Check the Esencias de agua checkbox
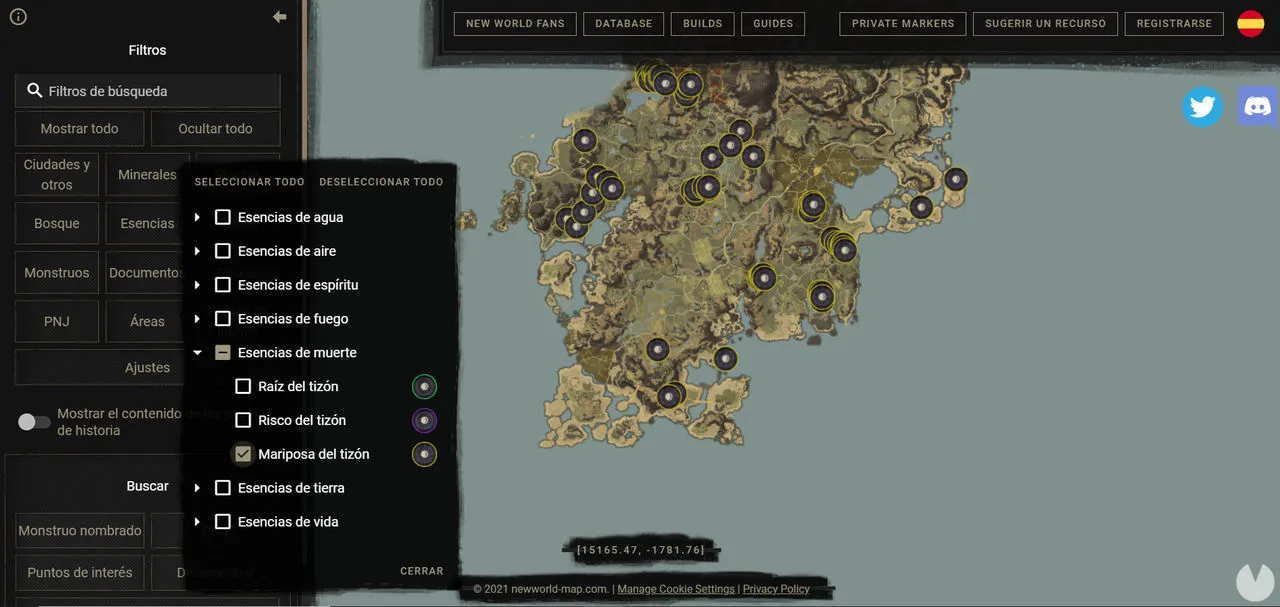 [223, 217]
